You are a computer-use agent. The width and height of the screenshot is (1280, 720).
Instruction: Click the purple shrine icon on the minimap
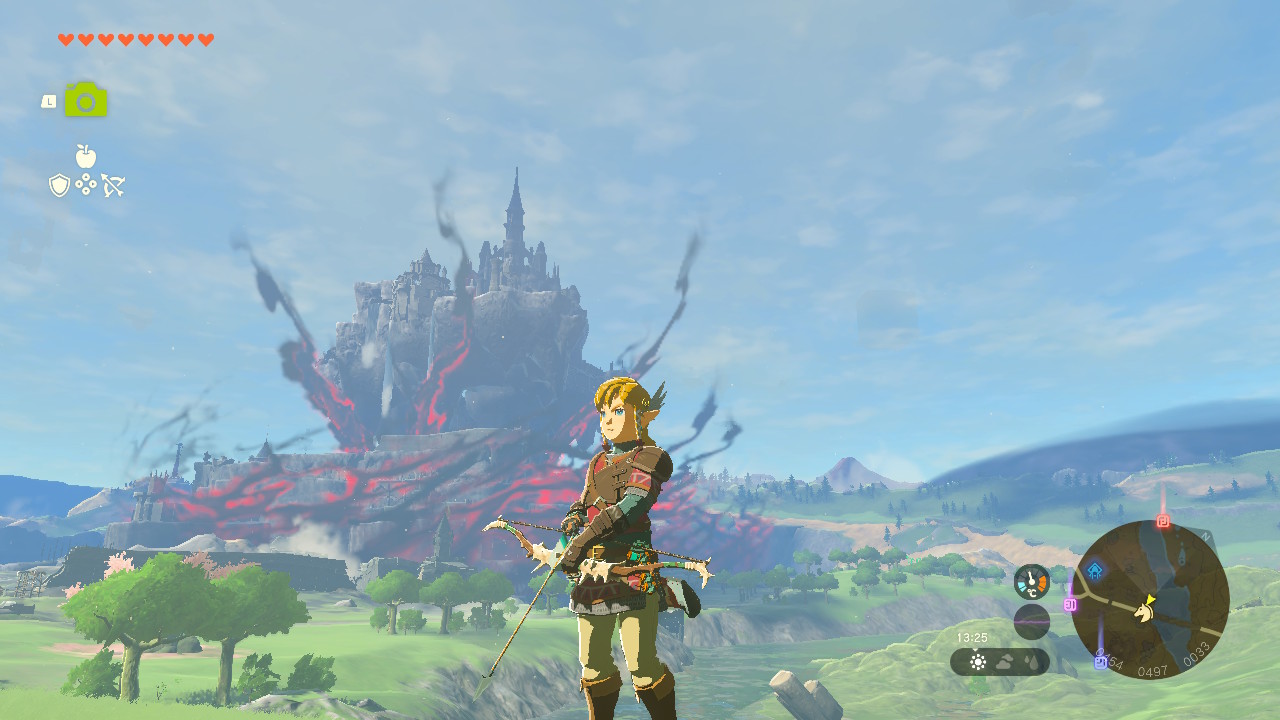(1099, 661)
